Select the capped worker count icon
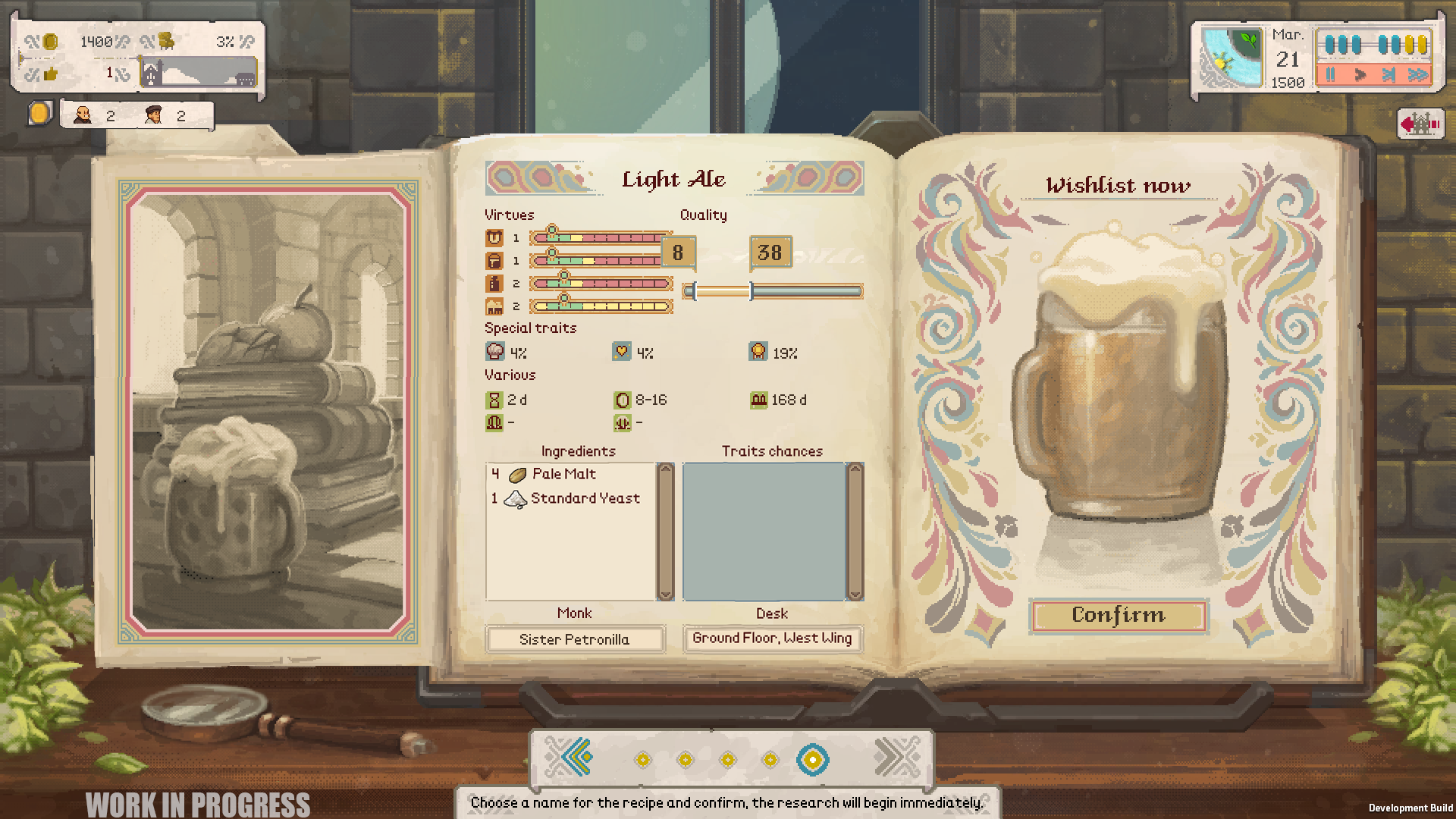The height and width of the screenshot is (819, 1456). pyautogui.click(x=153, y=115)
